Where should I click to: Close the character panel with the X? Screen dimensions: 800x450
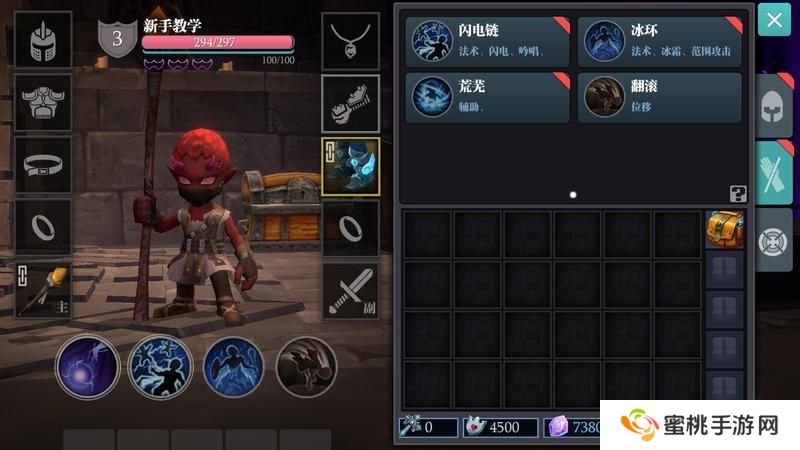[774, 20]
